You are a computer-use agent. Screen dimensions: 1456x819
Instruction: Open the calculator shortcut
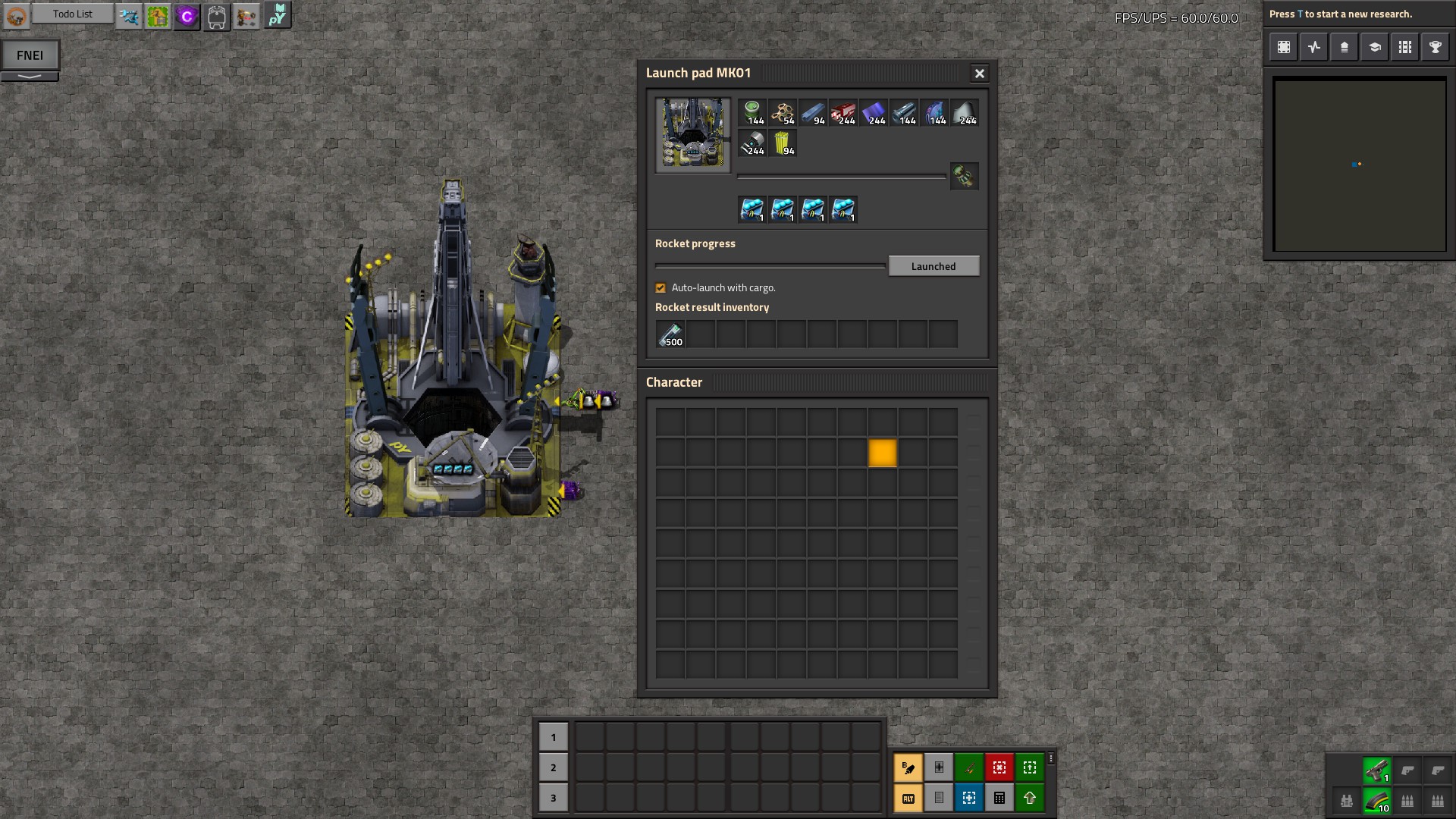999,798
